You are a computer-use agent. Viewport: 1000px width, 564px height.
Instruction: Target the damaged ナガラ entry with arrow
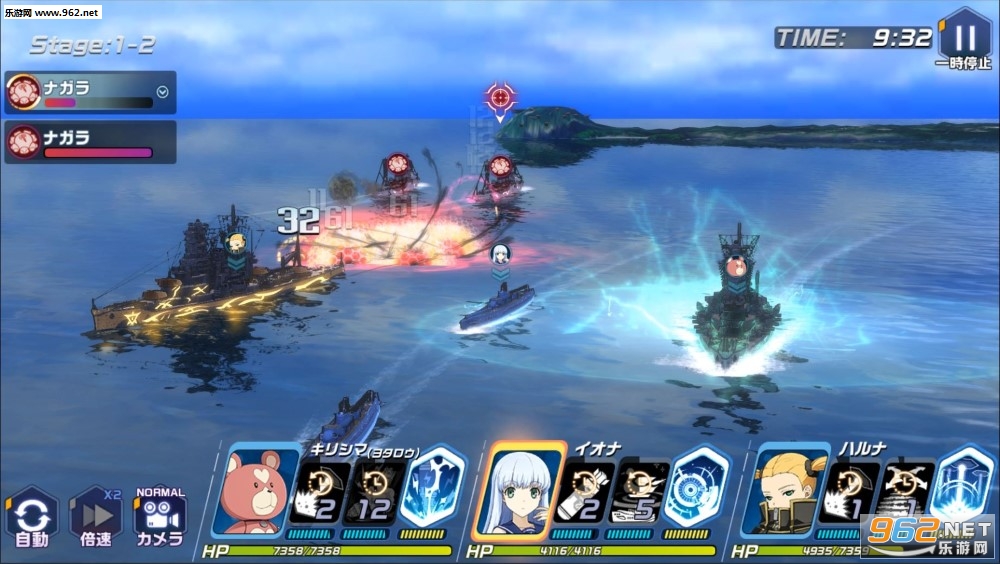coord(90,92)
